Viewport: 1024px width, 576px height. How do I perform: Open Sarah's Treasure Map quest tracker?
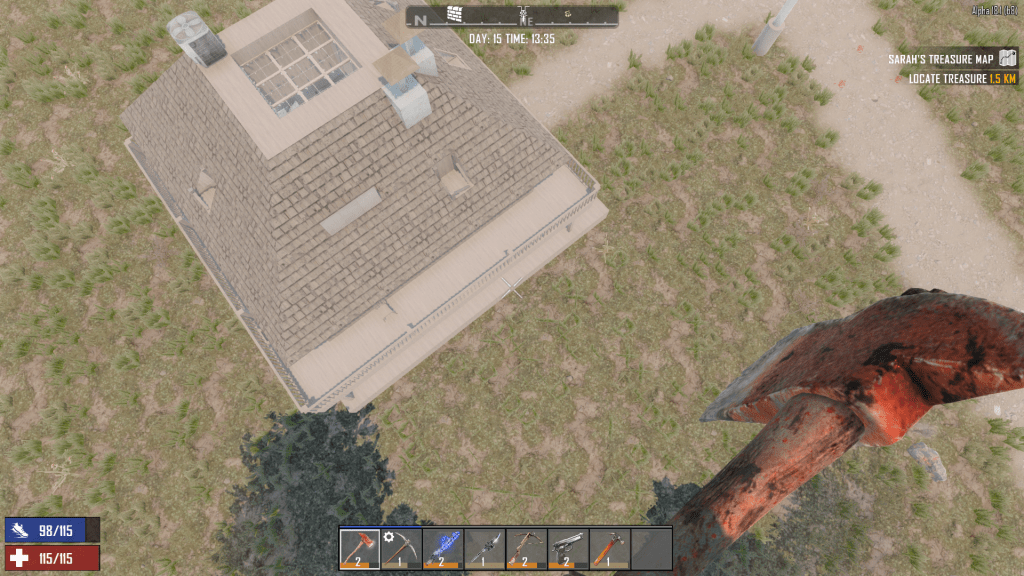(x=942, y=60)
